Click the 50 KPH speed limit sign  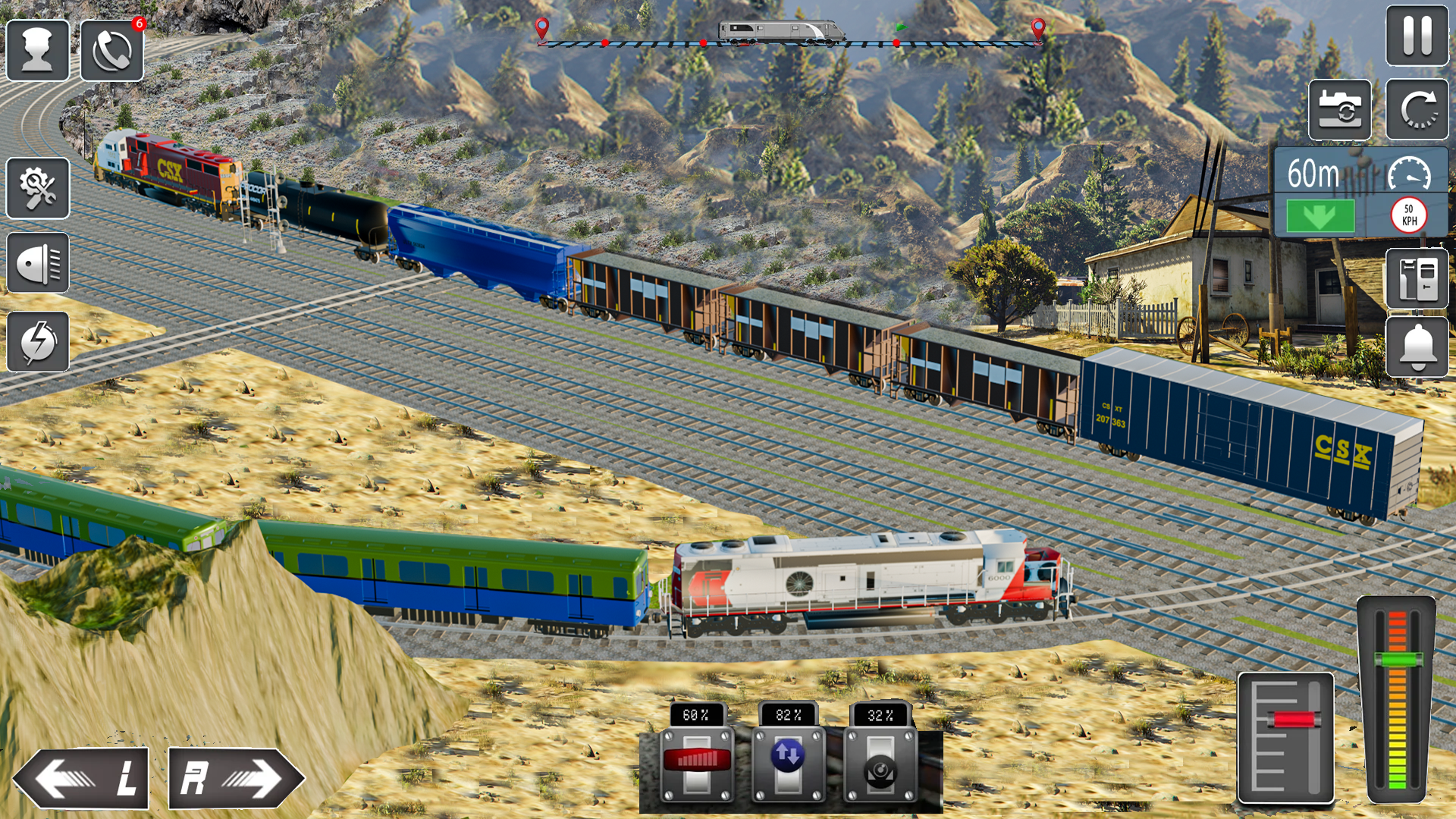[1408, 214]
